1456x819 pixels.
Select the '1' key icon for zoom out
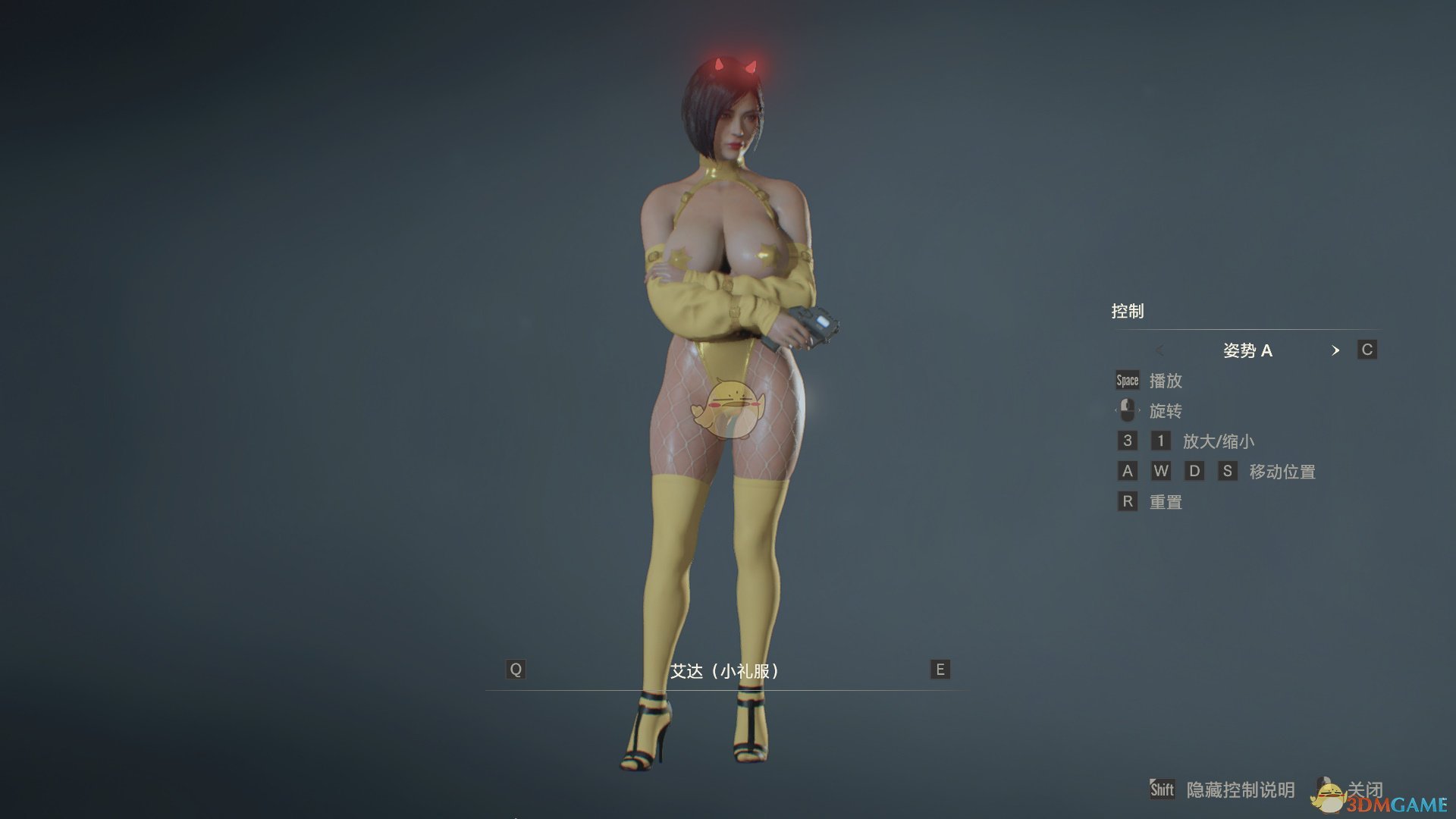point(1161,441)
